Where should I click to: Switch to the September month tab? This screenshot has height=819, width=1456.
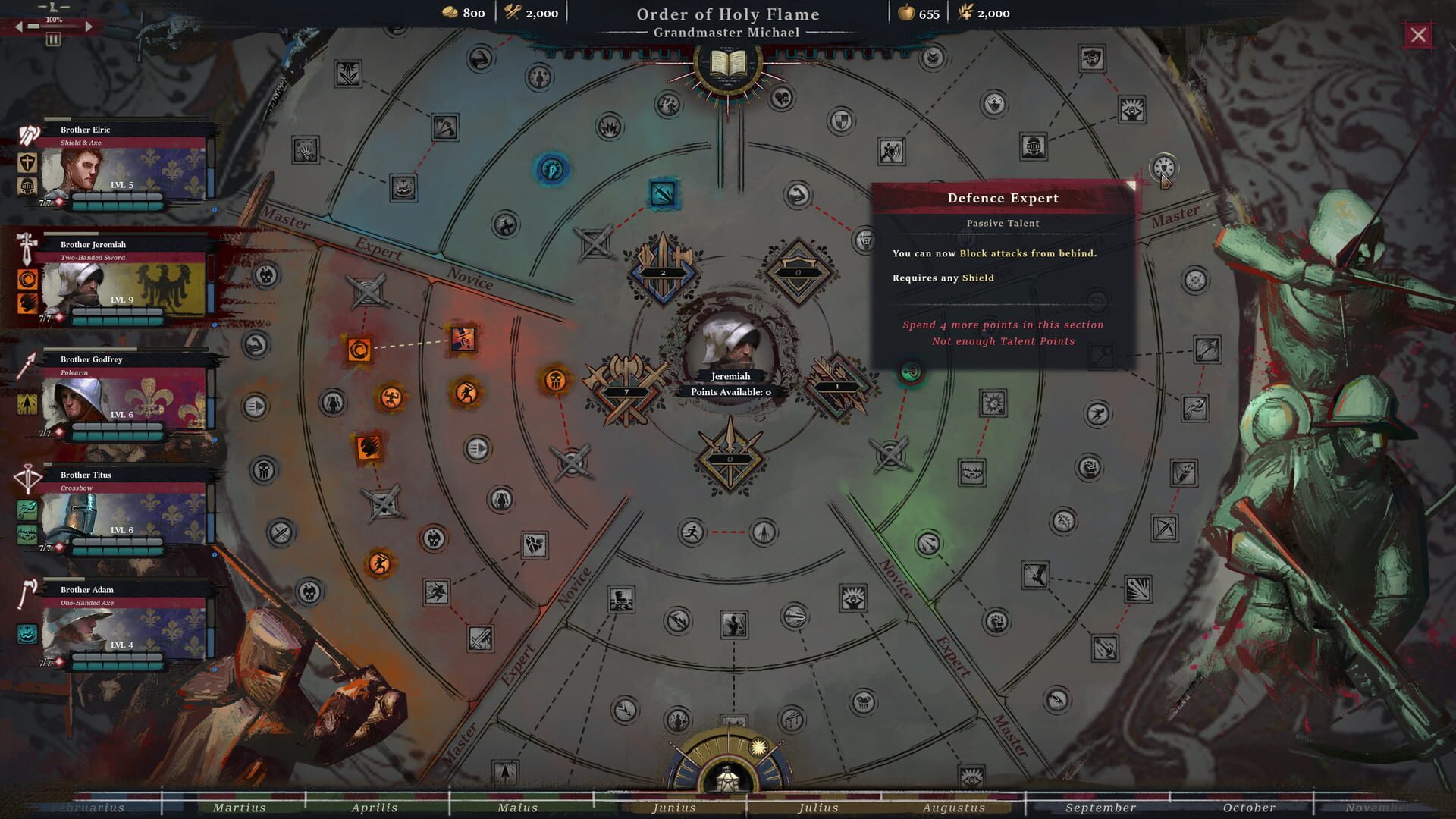point(1100,808)
